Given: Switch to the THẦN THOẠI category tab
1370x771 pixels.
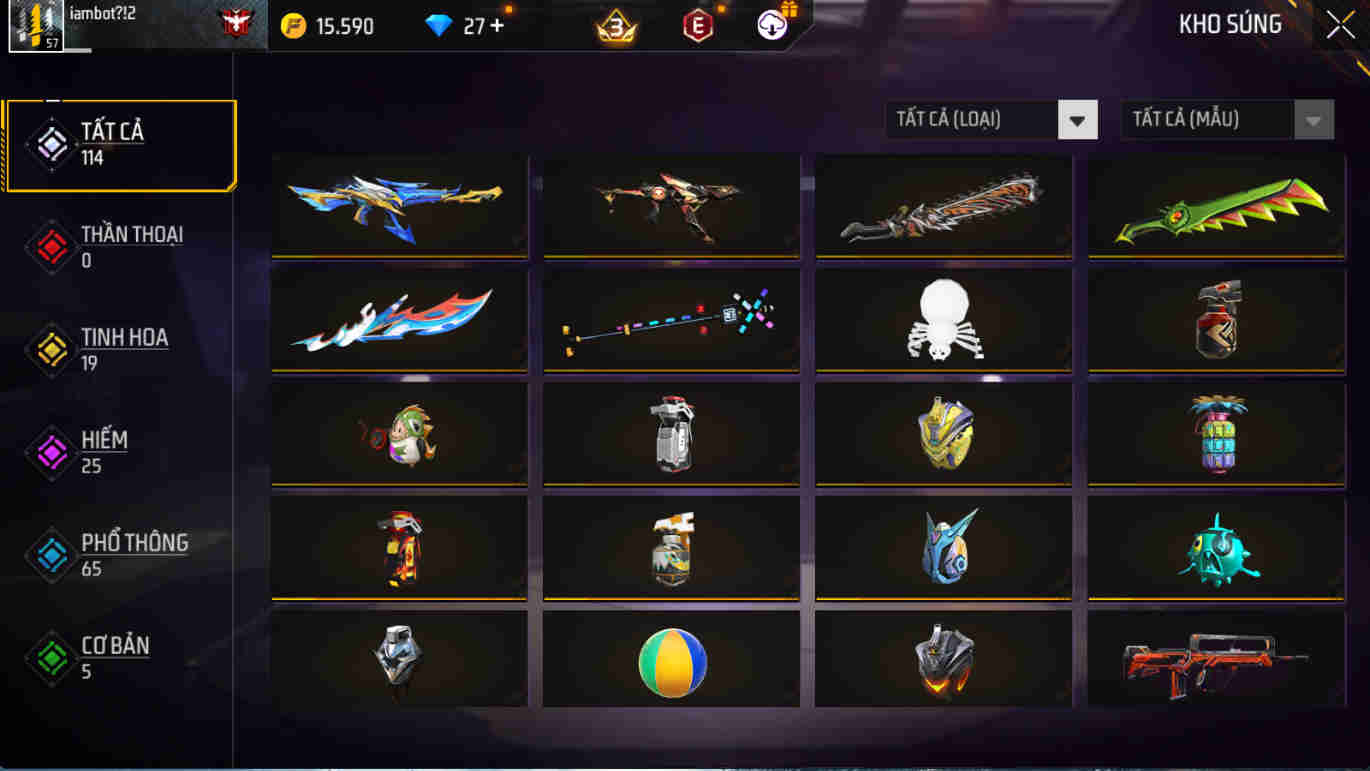Looking at the screenshot, I should click(120, 244).
